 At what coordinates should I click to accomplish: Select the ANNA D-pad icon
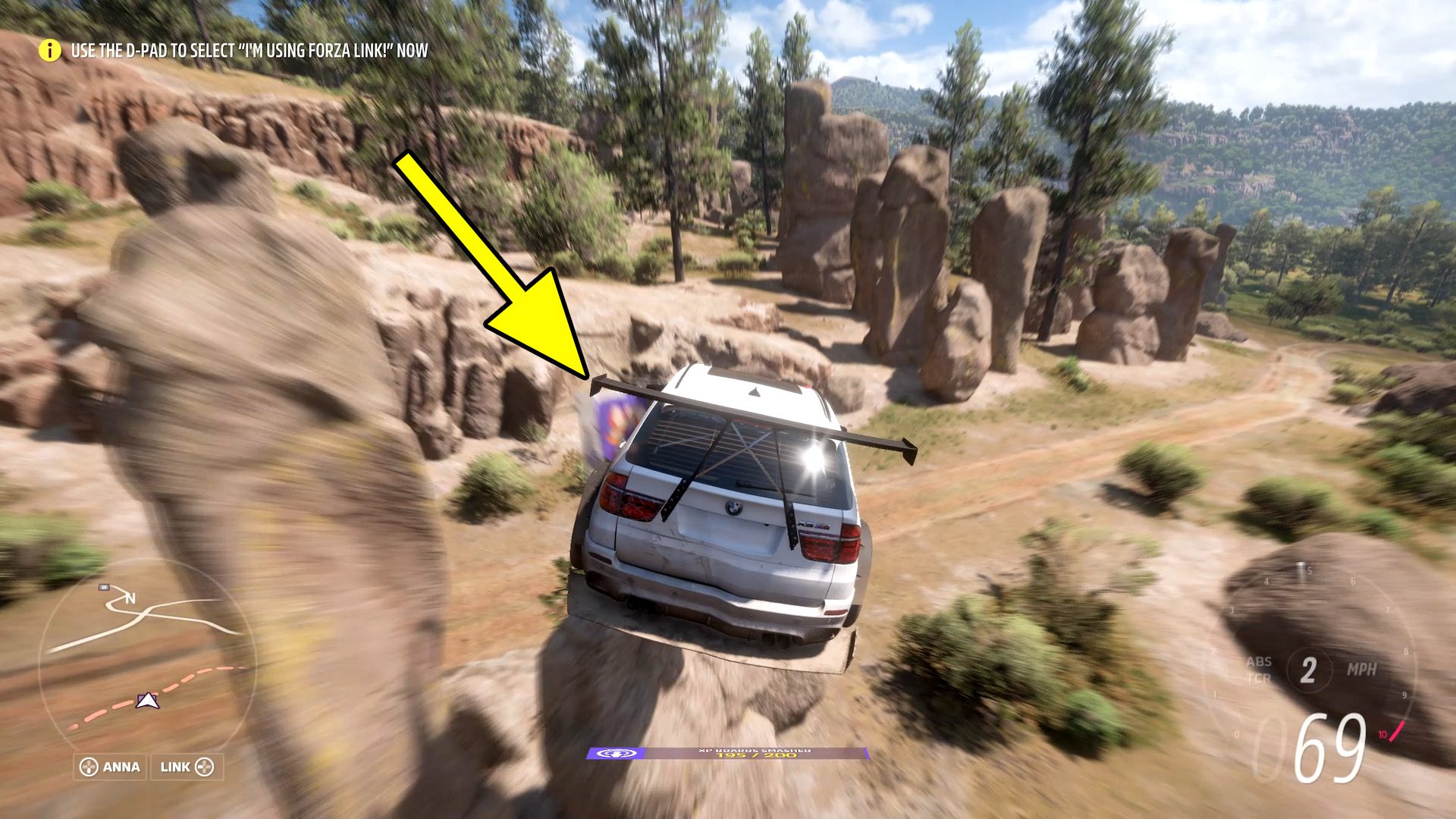pyautogui.click(x=89, y=767)
